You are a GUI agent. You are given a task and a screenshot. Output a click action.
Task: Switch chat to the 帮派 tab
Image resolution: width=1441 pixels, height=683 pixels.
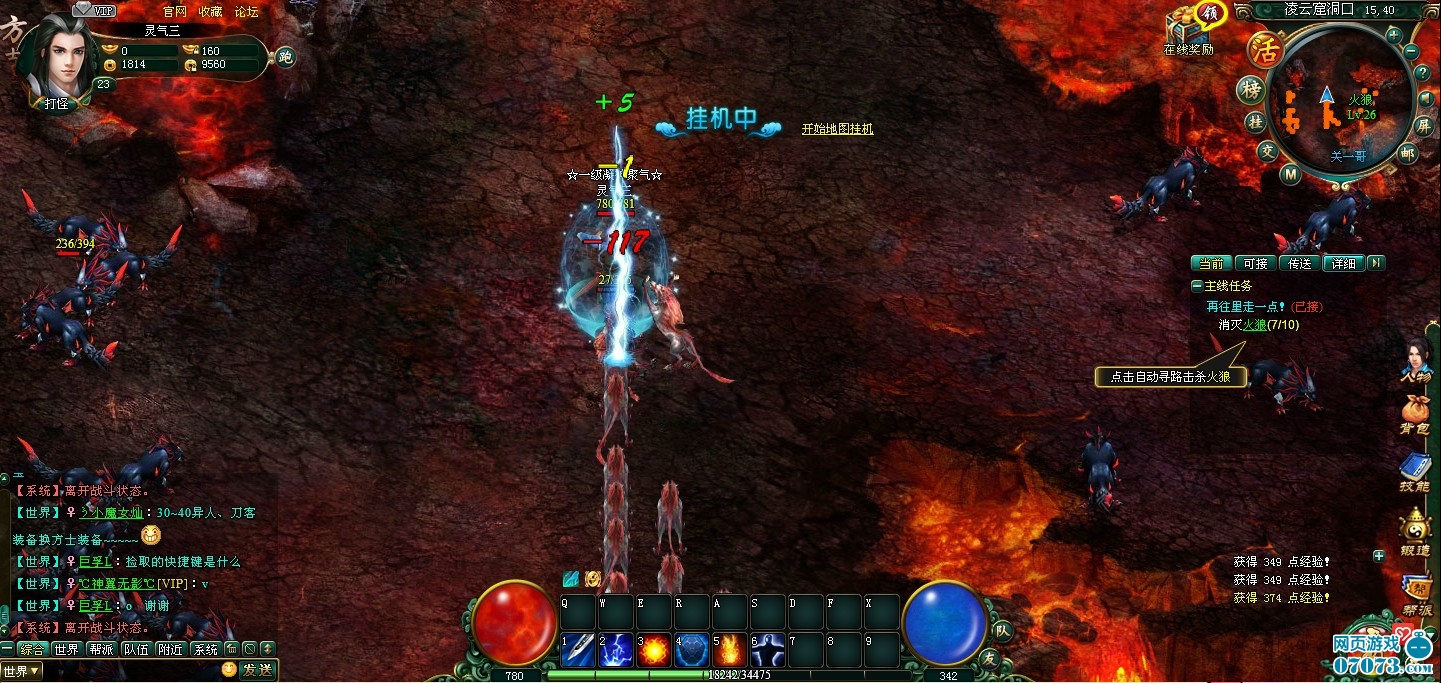(101, 649)
